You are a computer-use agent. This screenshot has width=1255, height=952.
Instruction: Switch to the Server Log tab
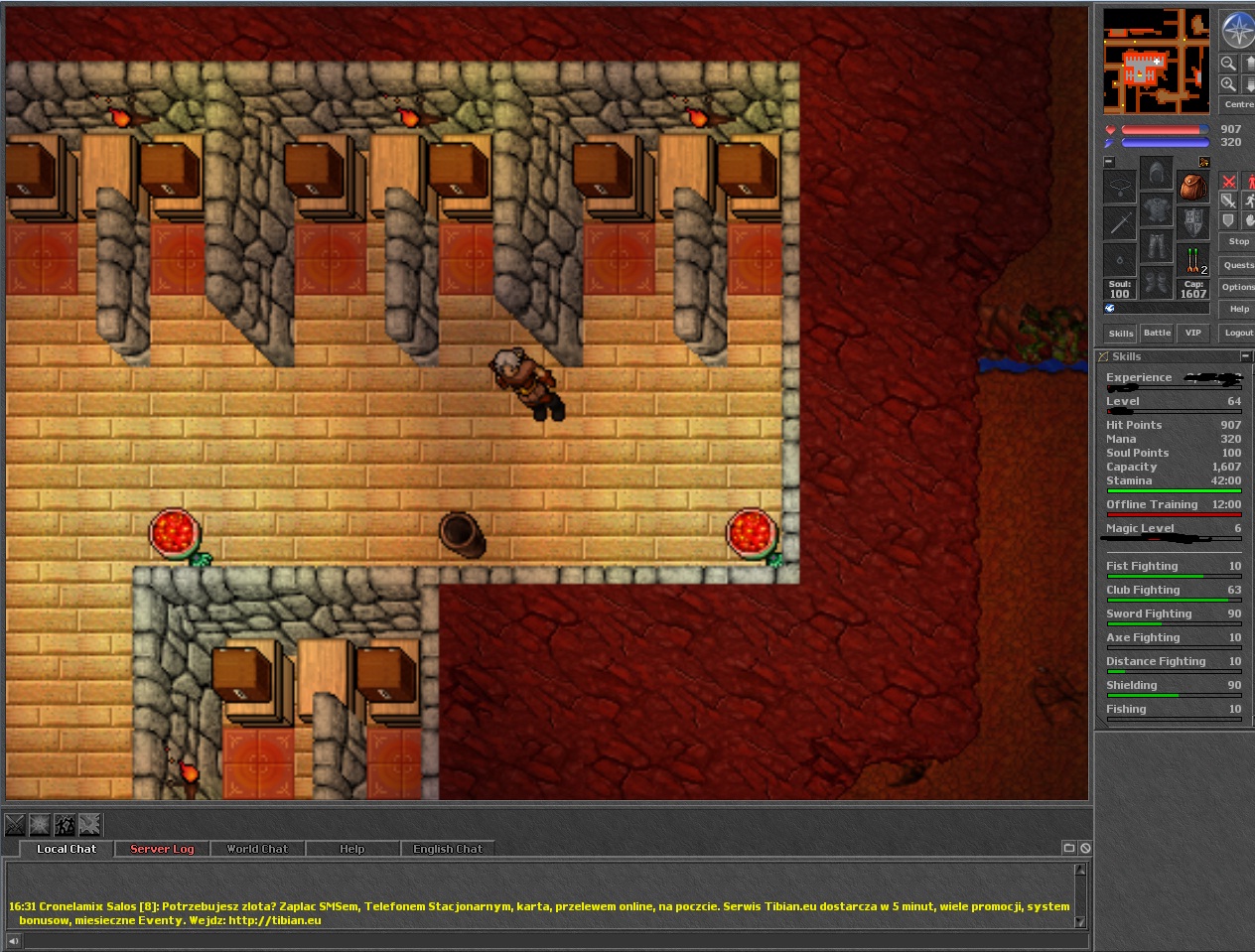click(x=162, y=849)
